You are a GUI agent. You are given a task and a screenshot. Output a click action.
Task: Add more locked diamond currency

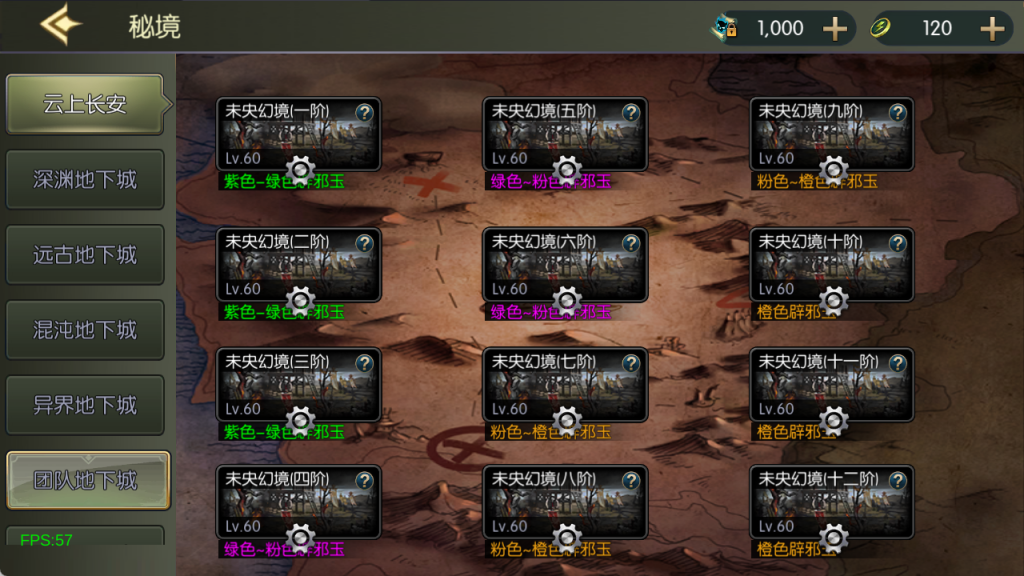[x=834, y=29]
